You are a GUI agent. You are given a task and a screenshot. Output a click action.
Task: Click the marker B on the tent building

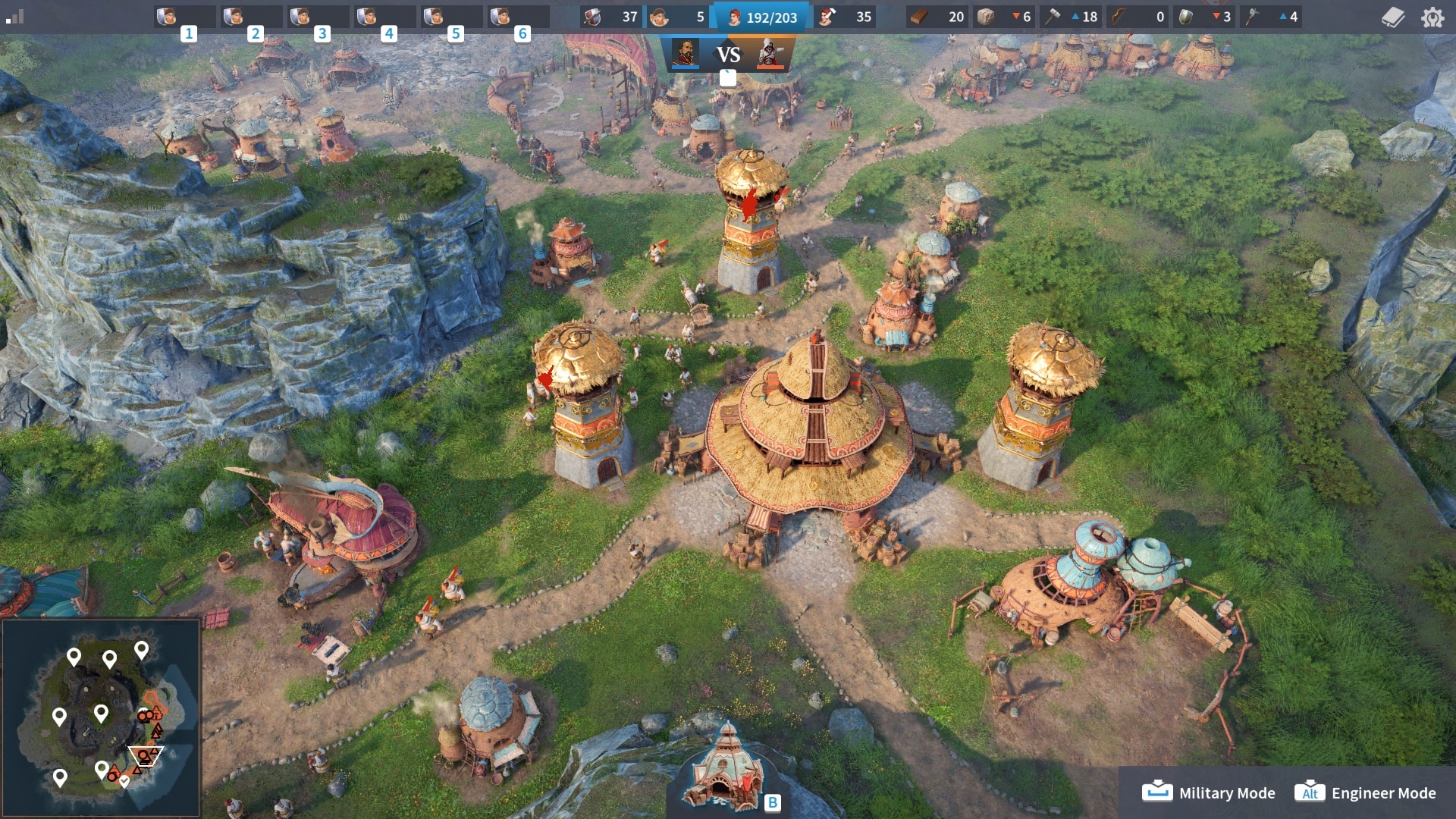coord(773,802)
